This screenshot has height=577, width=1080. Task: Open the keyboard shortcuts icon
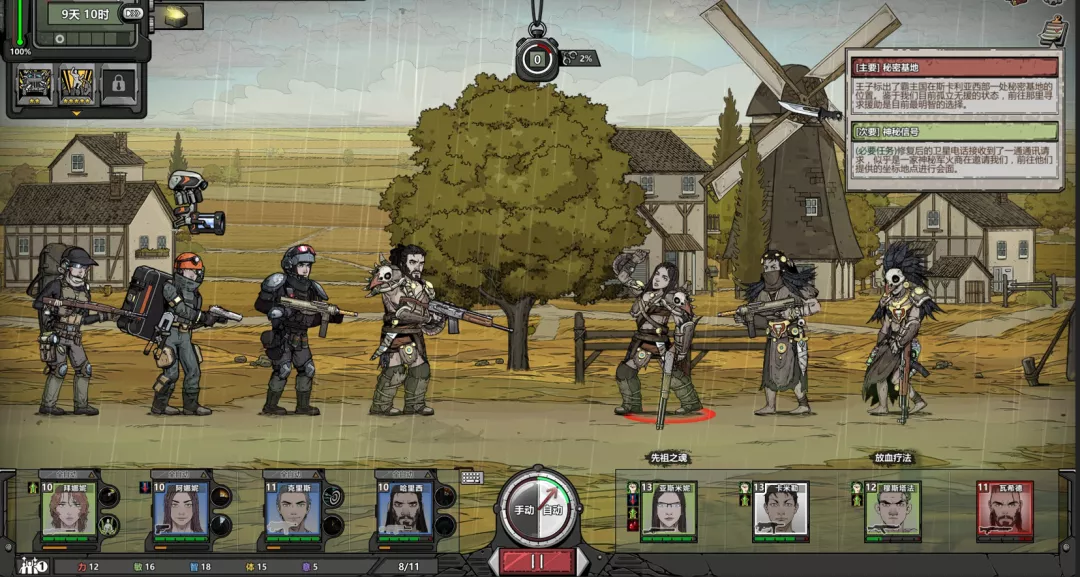pyautogui.click(x=471, y=477)
